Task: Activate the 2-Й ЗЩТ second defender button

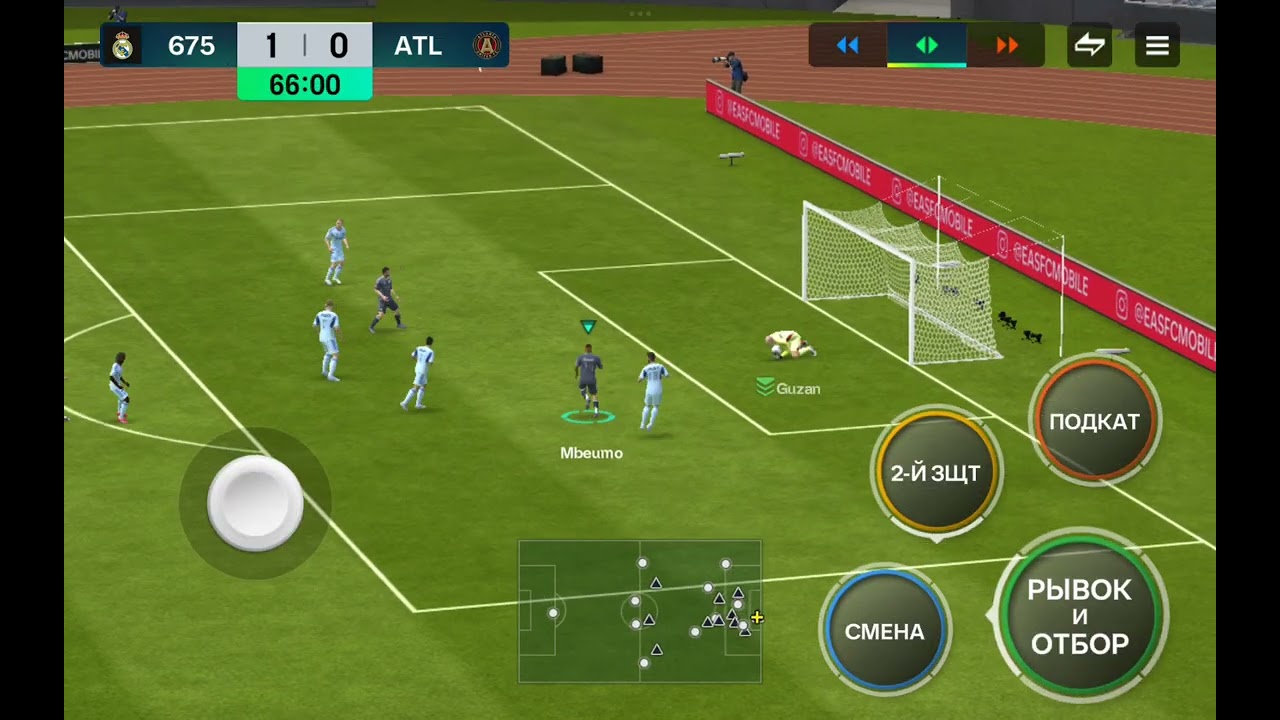Action: [x=935, y=473]
